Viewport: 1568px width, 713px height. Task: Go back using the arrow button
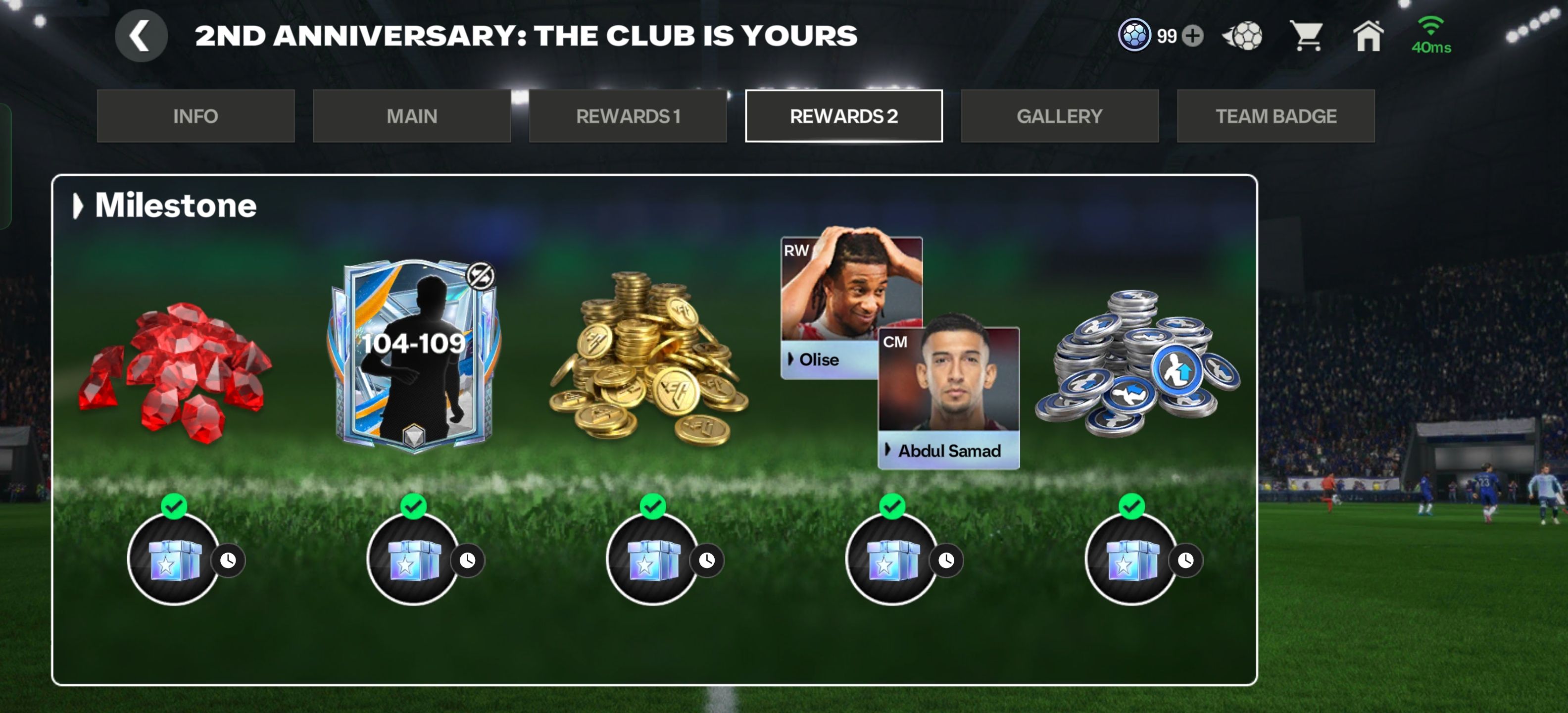[x=141, y=36]
